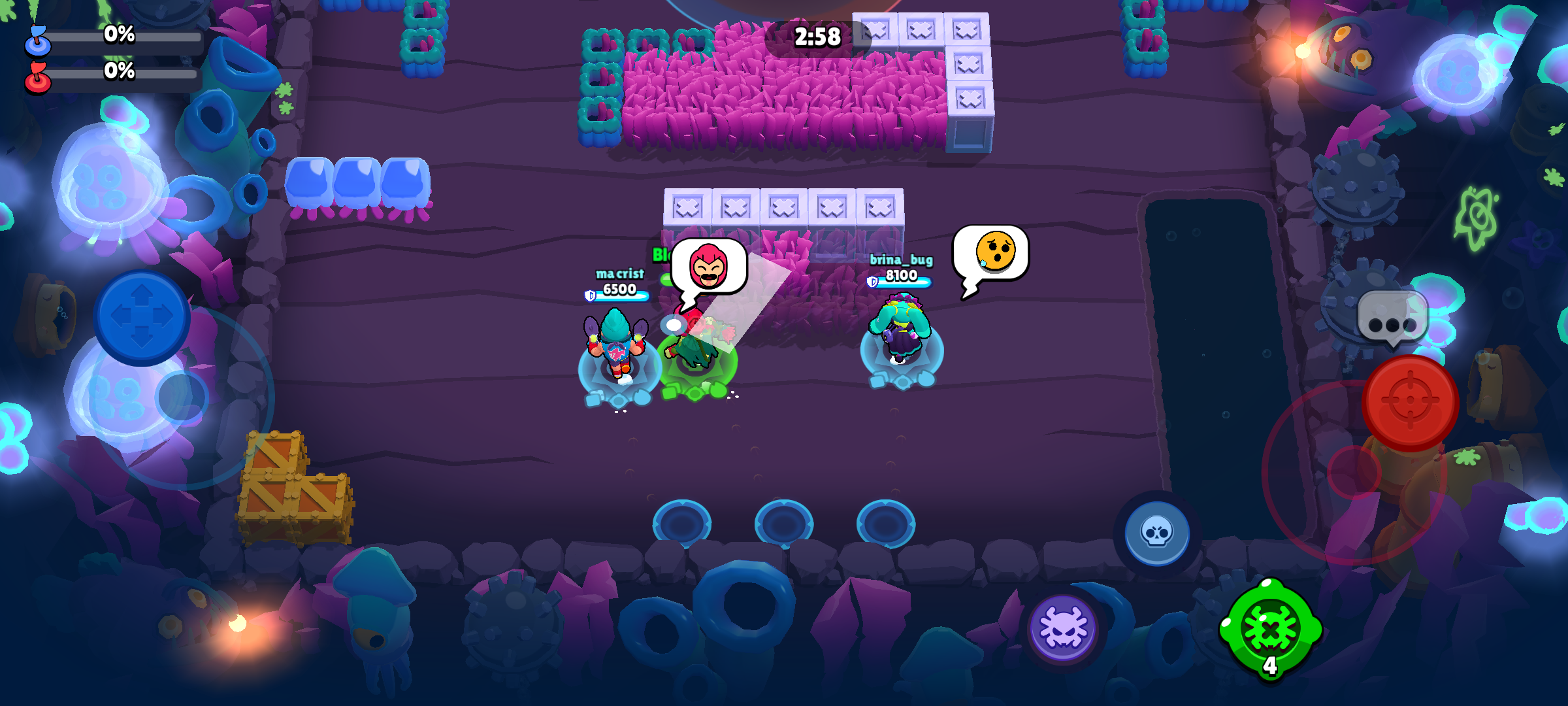Tap the shield icon beside 8100 health
Image resolution: width=1568 pixels, height=706 pixels.
(874, 282)
